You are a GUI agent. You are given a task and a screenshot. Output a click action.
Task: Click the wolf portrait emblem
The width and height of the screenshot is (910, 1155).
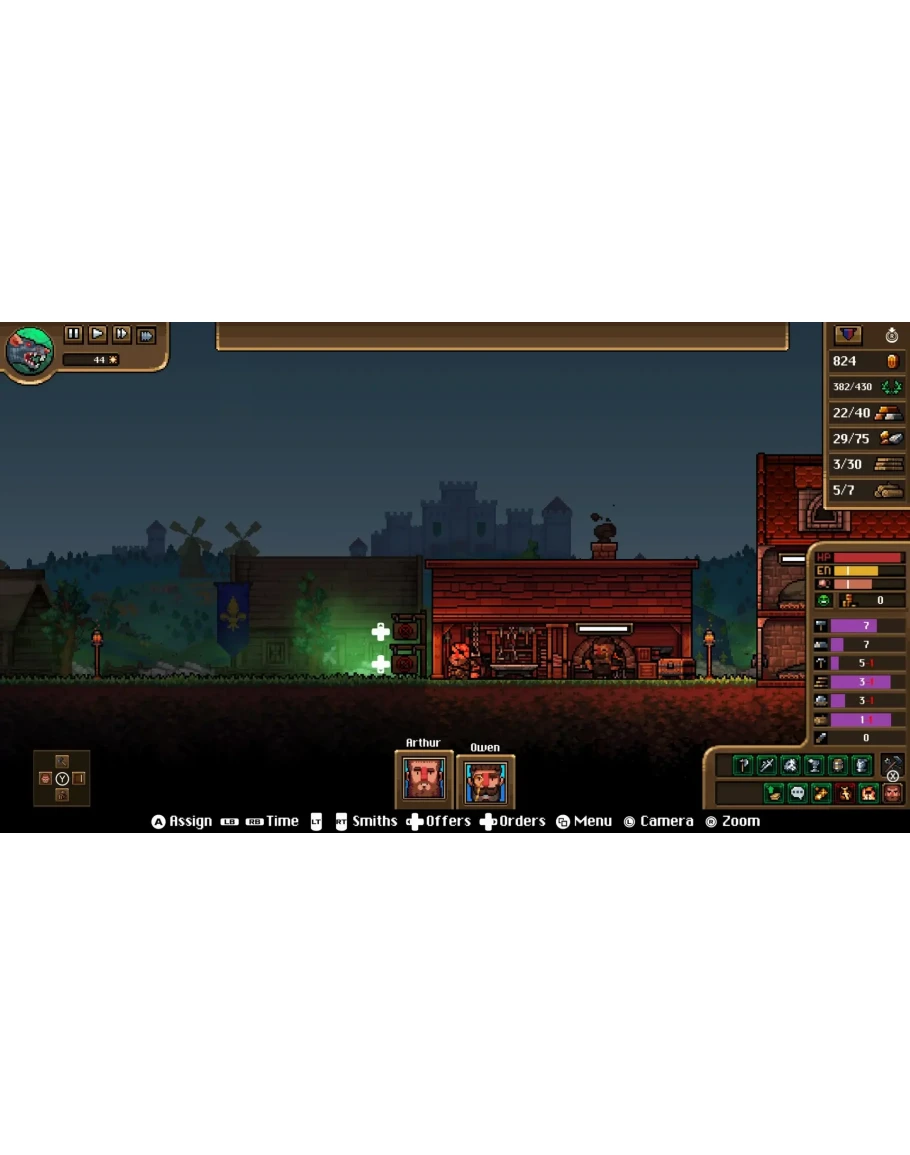tap(29, 350)
